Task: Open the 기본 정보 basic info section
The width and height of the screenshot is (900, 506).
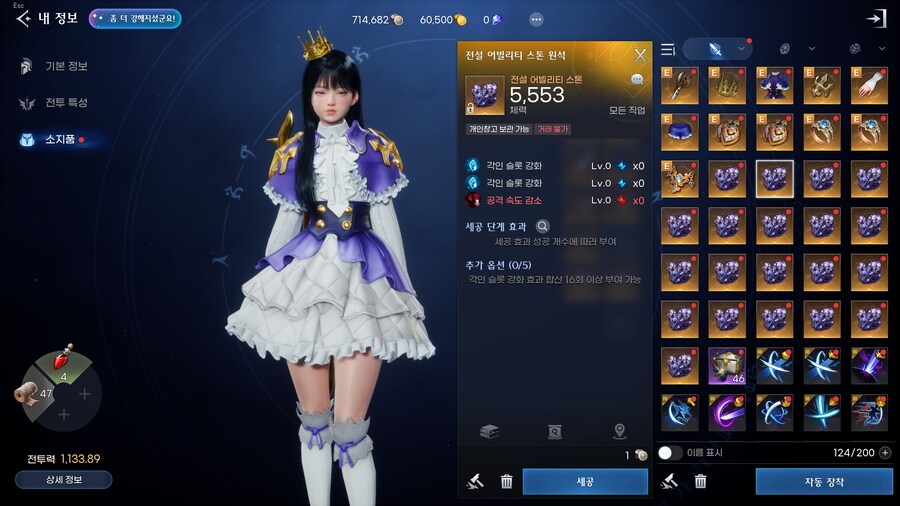Action: click(x=65, y=66)
